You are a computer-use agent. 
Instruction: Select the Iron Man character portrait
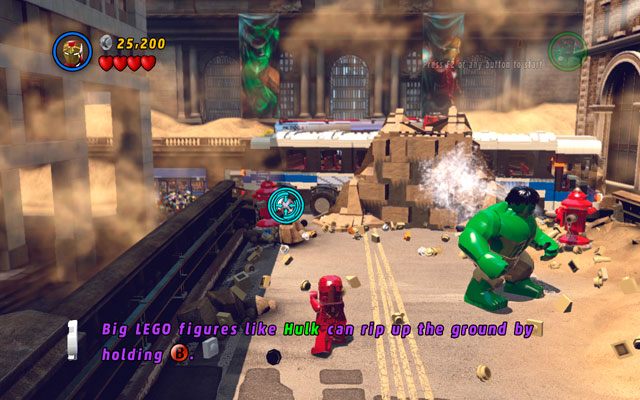[x=73, y=50]
